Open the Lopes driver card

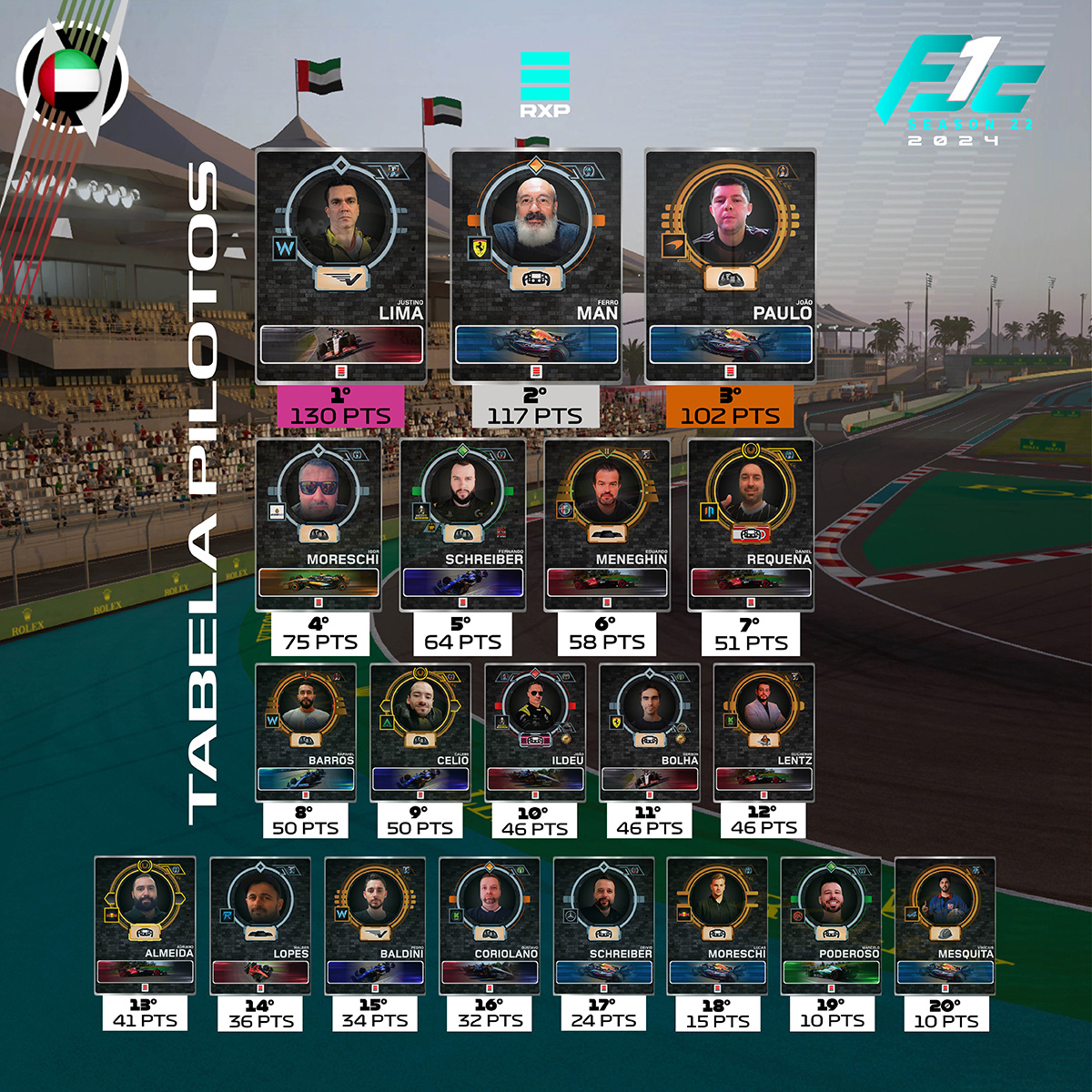260,925
